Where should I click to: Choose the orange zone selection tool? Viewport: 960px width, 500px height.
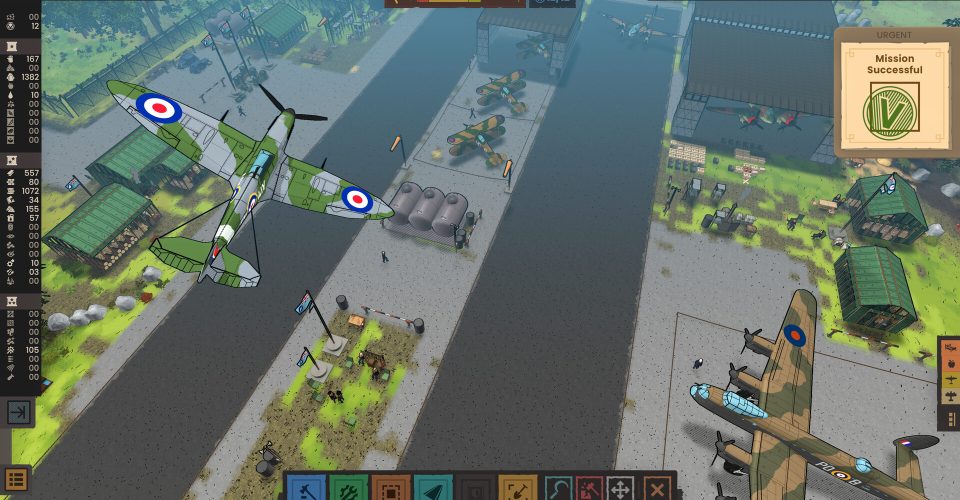(x=390, y=489)
